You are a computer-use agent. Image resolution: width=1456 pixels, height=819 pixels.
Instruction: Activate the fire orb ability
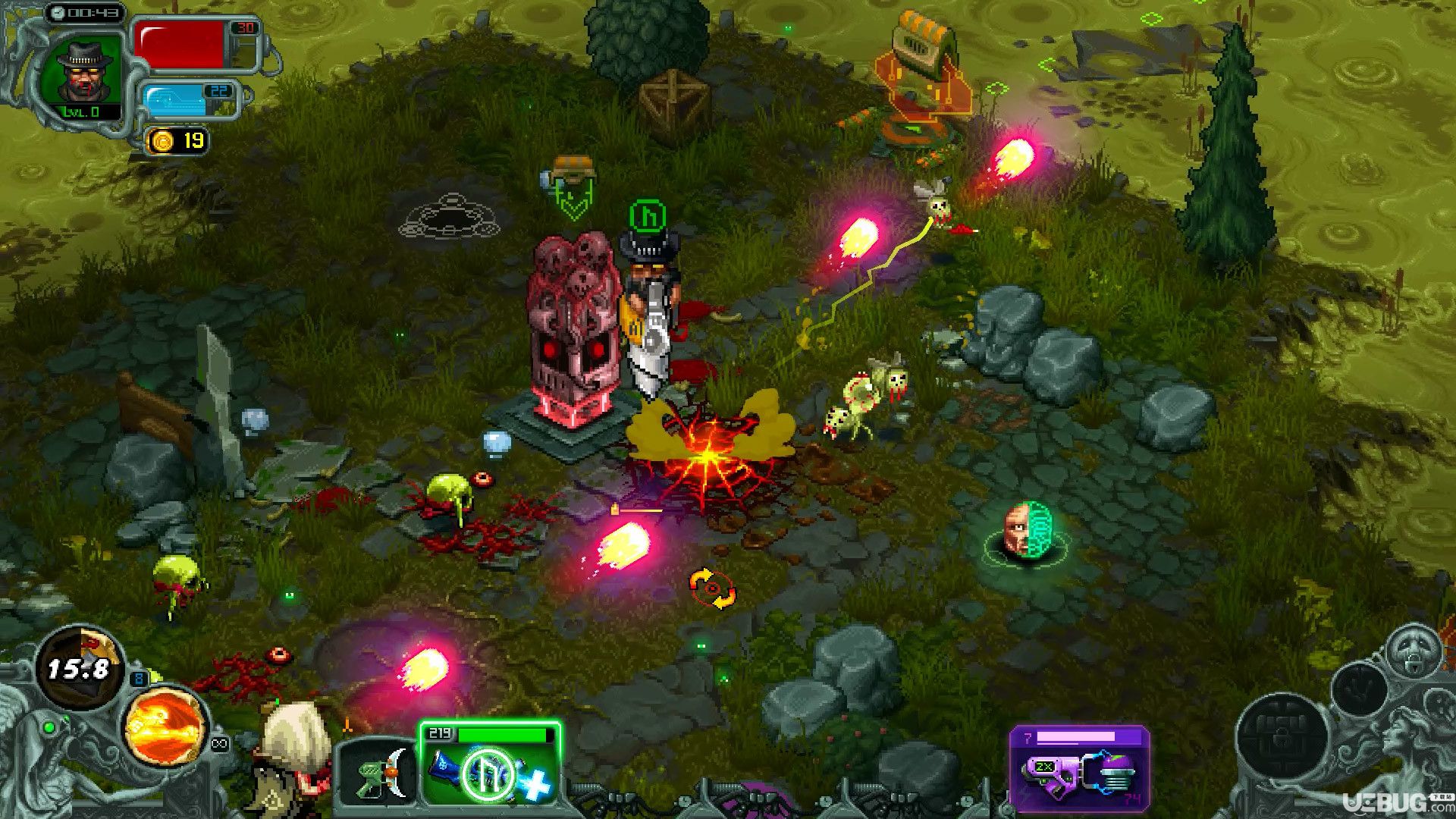tap(165, 726)
